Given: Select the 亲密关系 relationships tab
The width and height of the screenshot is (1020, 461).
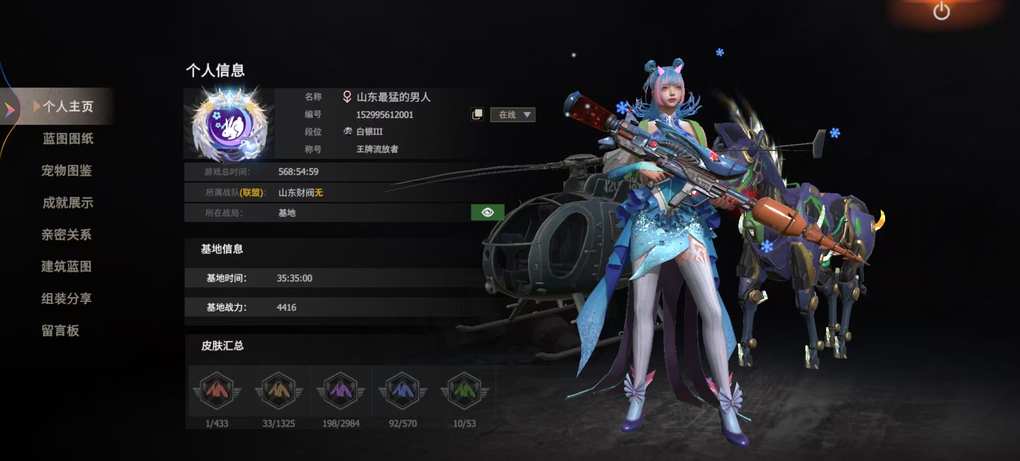Looking at the screenshot, I should click(67, 234).
